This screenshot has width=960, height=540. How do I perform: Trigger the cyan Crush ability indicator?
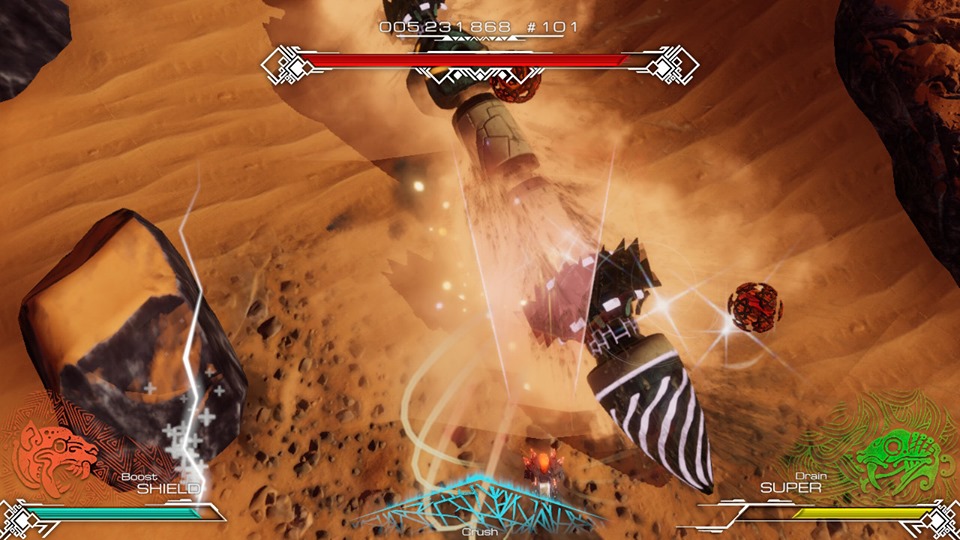click(x=480, y=505)
